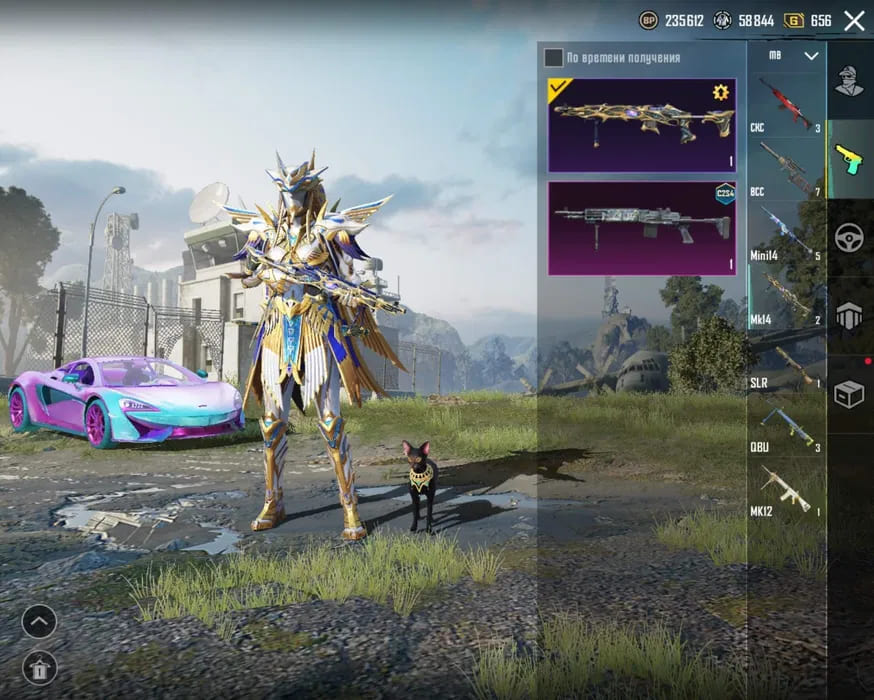The image size is (874, 700).
Task: Open the SLR weapon skins
Action: pos(786,361)
